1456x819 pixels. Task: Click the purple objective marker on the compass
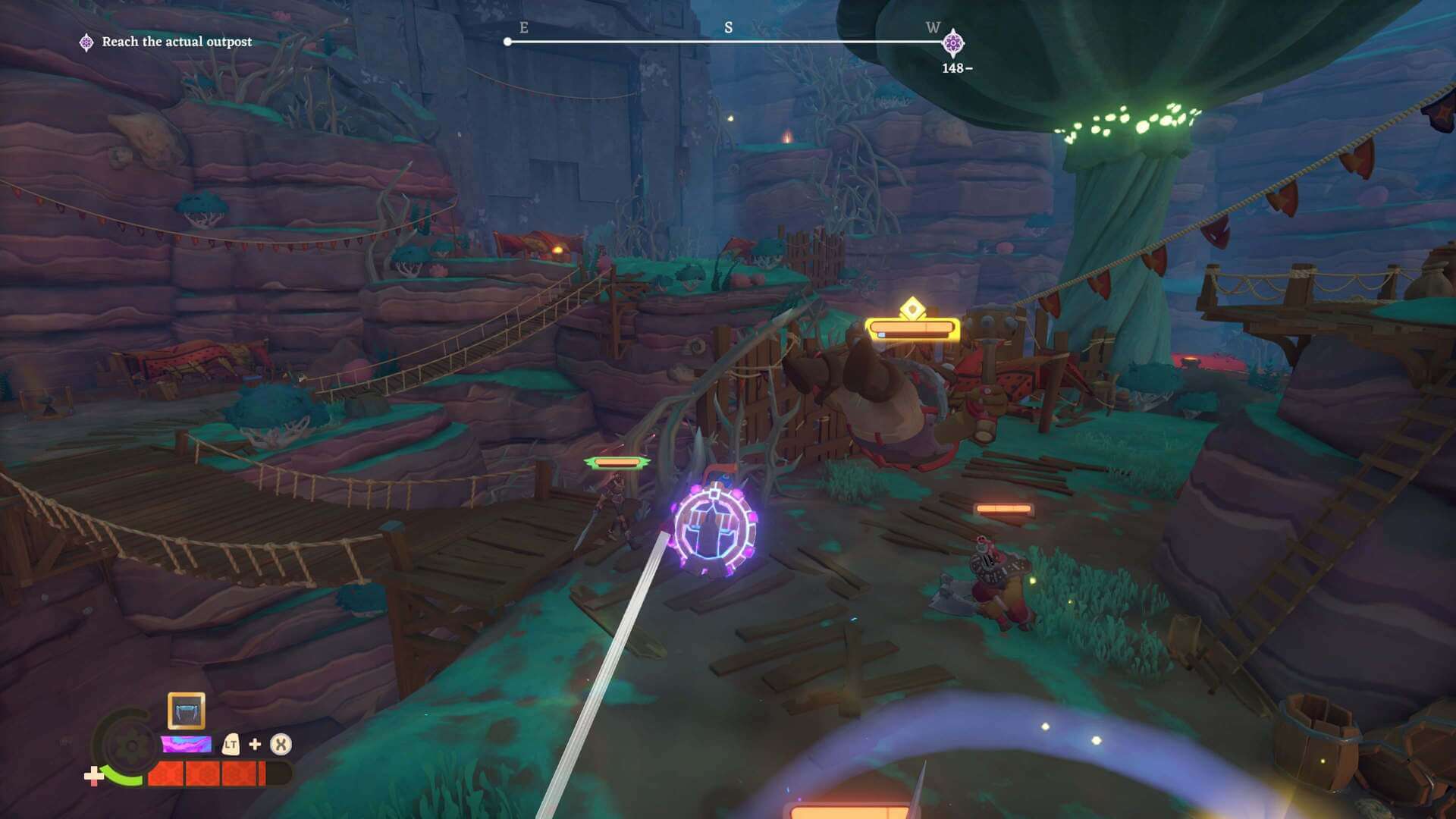pyautogui.click(x=953, y=43)
